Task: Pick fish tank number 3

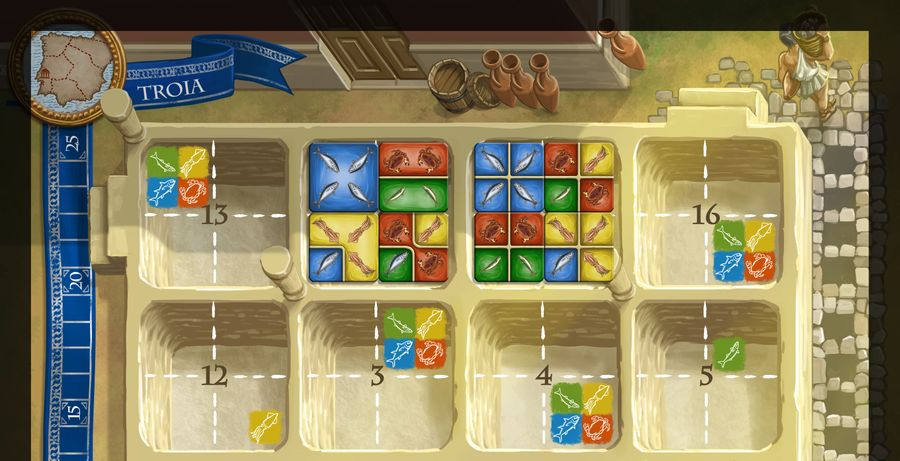Action: click(377, 376)
